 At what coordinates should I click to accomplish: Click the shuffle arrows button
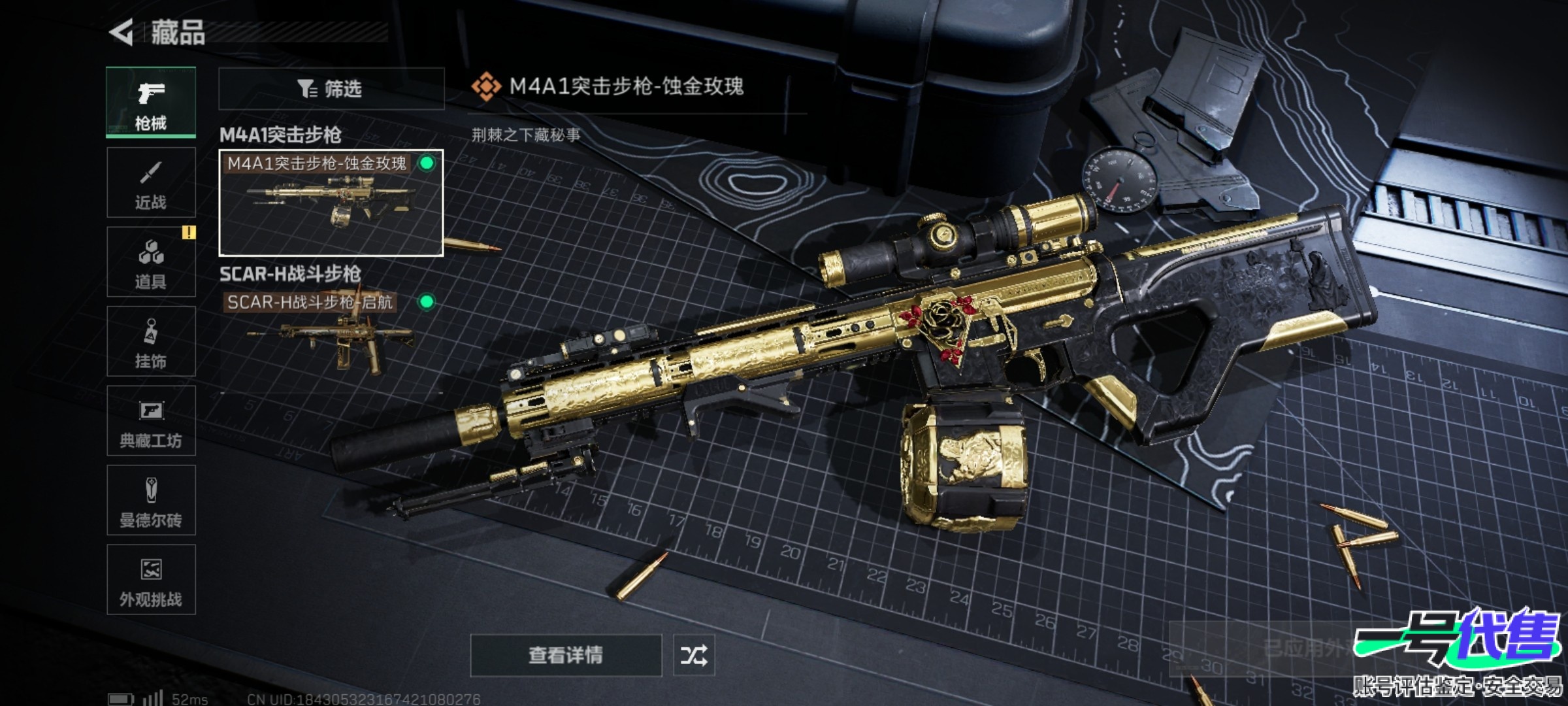[x=694, y=655]
